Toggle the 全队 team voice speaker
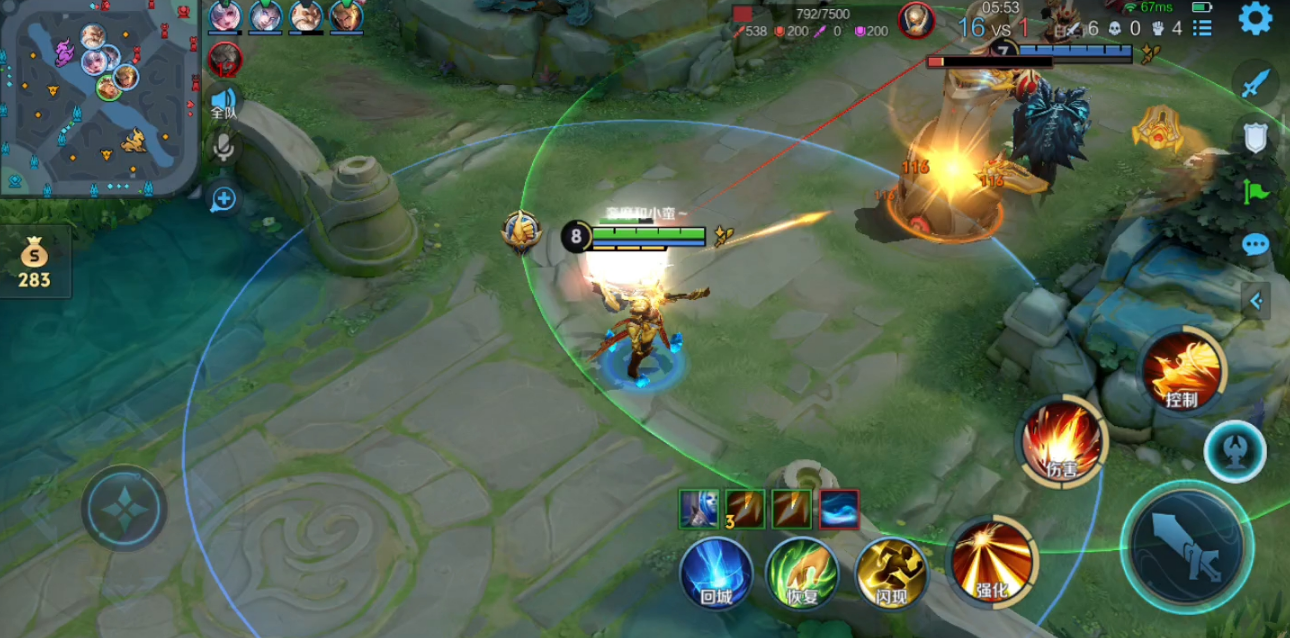Viewport: 1290px width, 638px height. (x=223, y=102)
